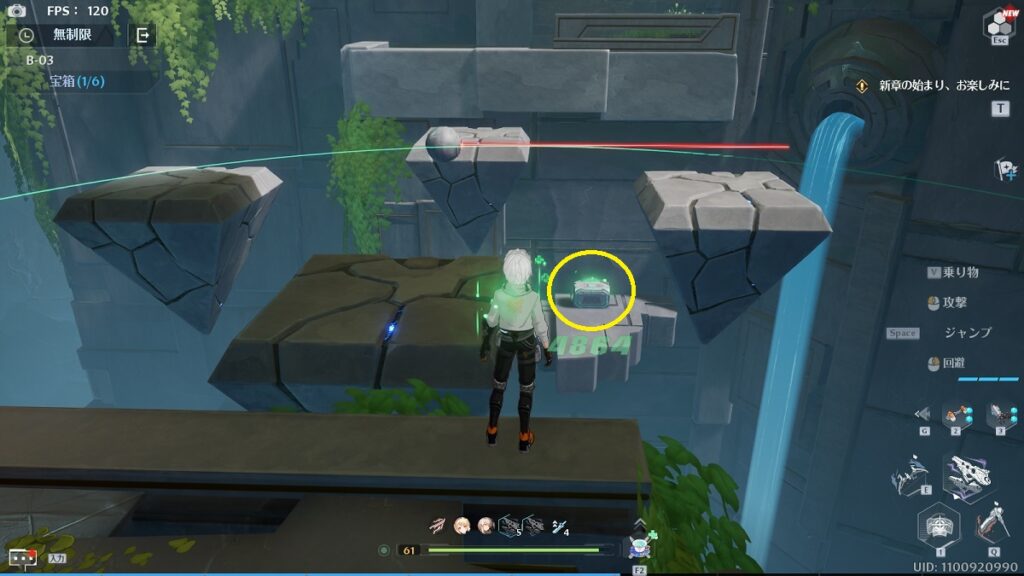1024x576 pixels.
Task: Click the flag plus icon
Action: [1005, 169]
